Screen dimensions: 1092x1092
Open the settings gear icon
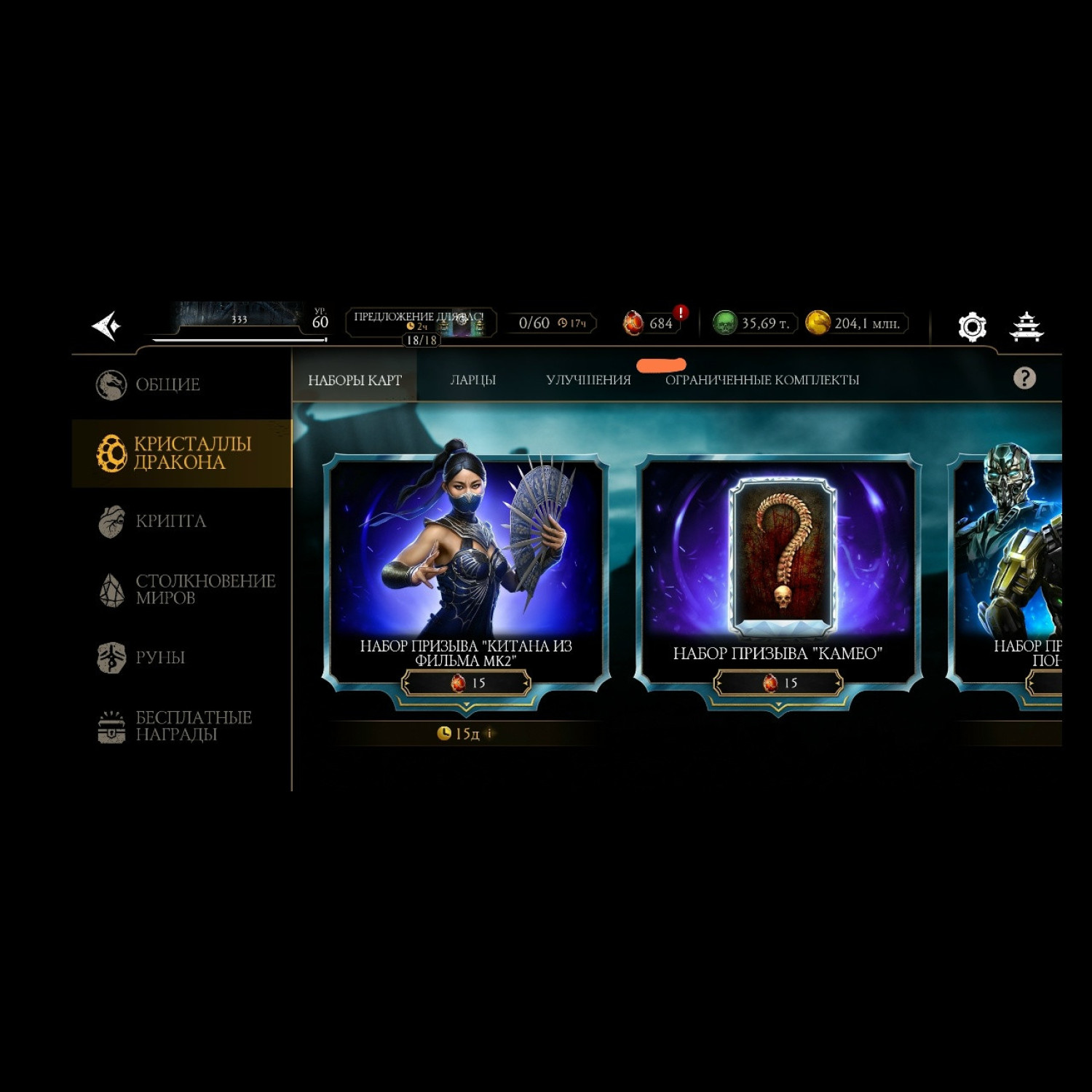point(972,326)
